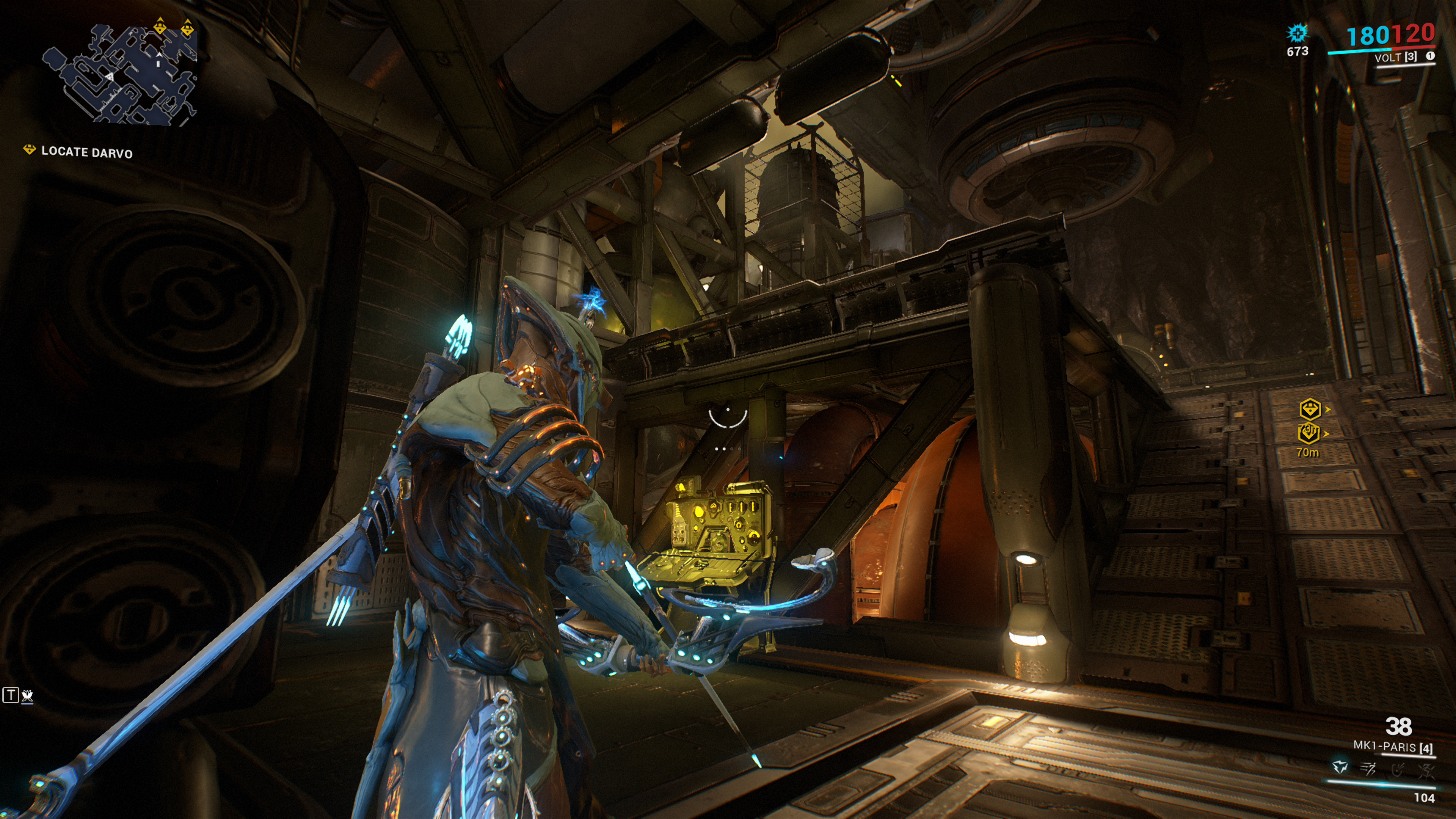Activate Volt's Shock ability icon
The image size is (1456, 819).
pyautogui.click(x=1340, y=767)
